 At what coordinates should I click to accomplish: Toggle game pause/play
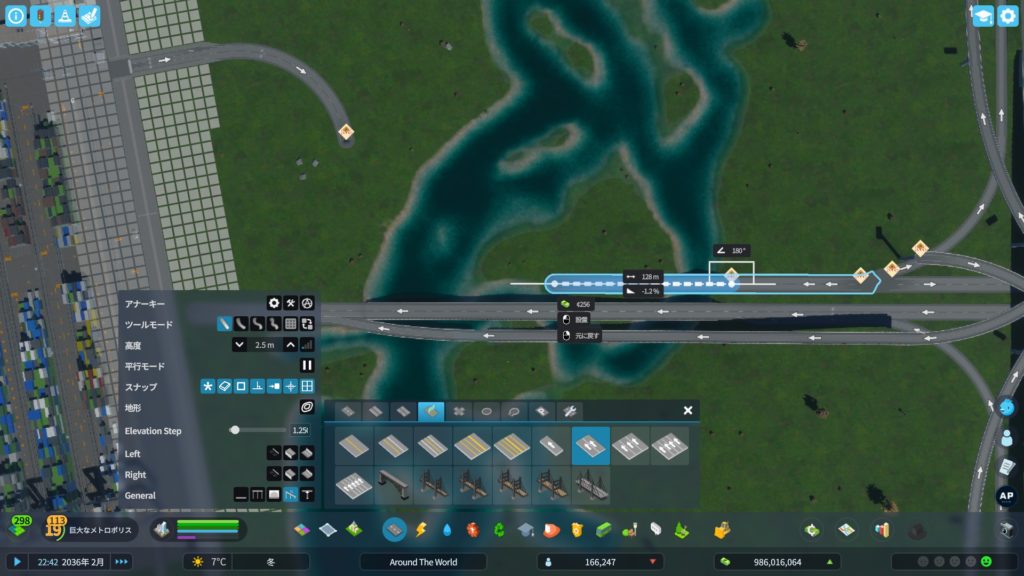coord(16,562)
